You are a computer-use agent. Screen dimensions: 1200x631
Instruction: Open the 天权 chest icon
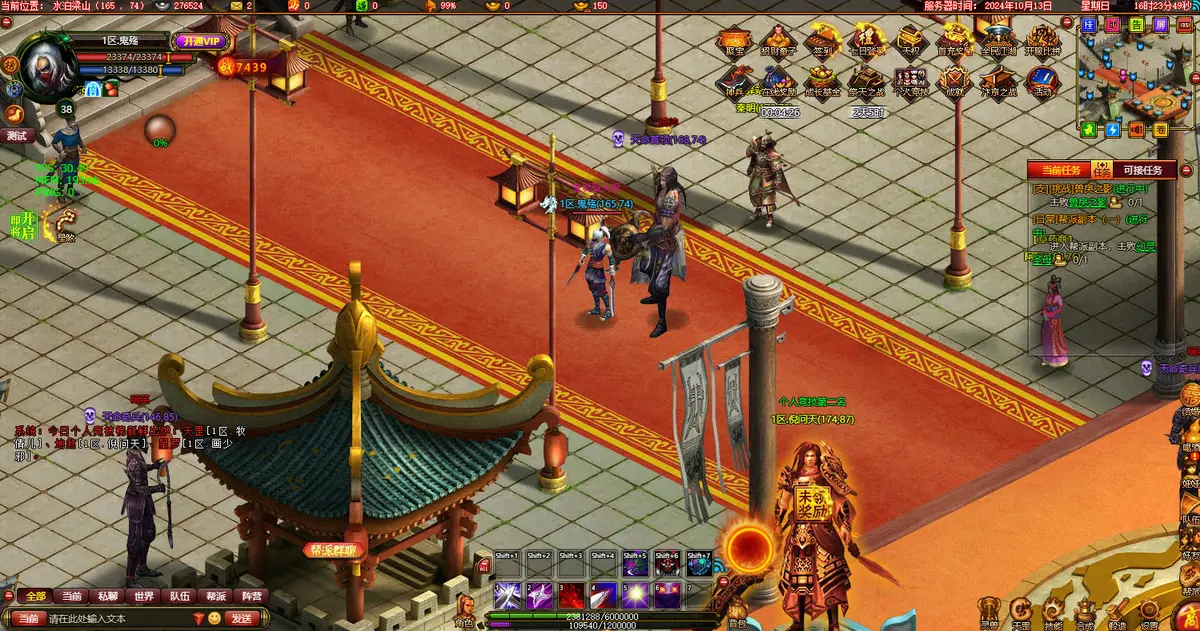(910, 43)
